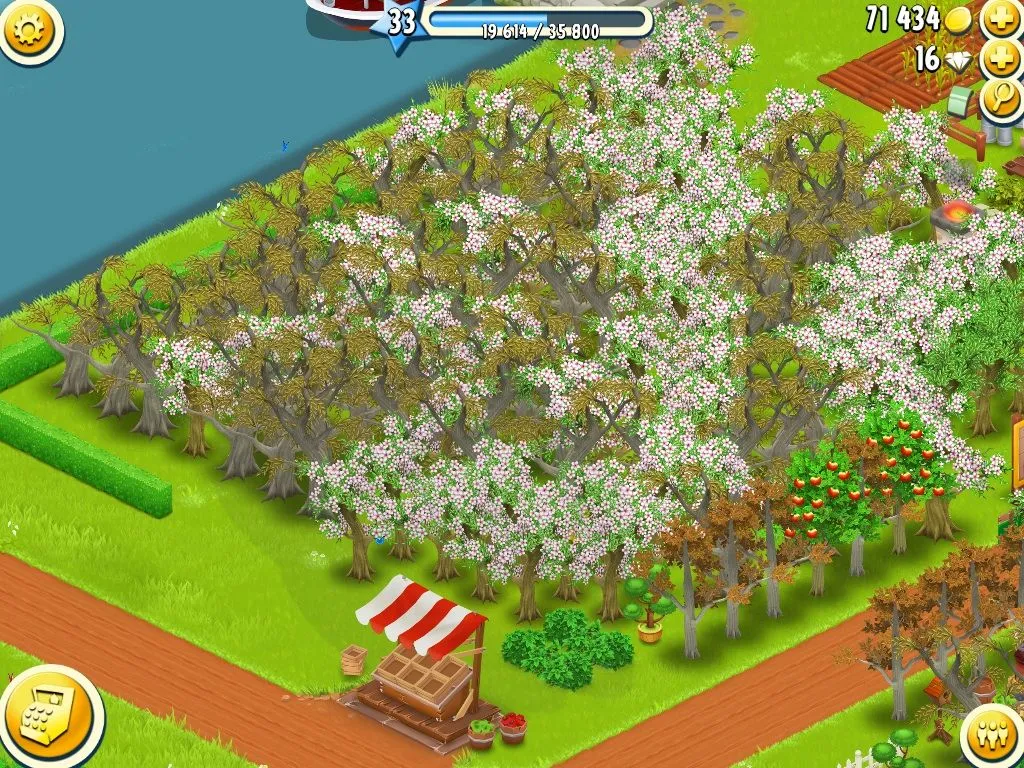Open the settings gear menu
The width and height of the screenshot is (1024, 768).
click(x=28, y=30)
